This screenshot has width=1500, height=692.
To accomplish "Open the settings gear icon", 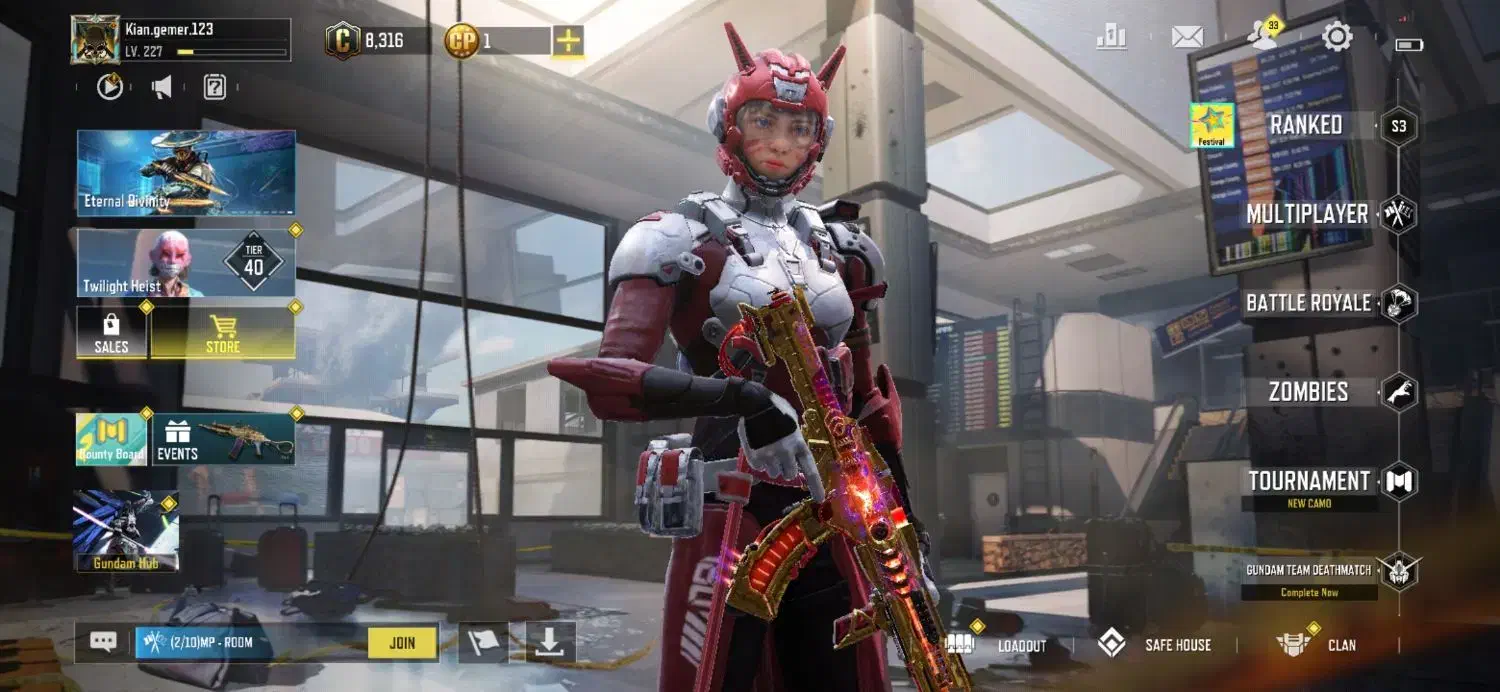I will point(1337,38).
